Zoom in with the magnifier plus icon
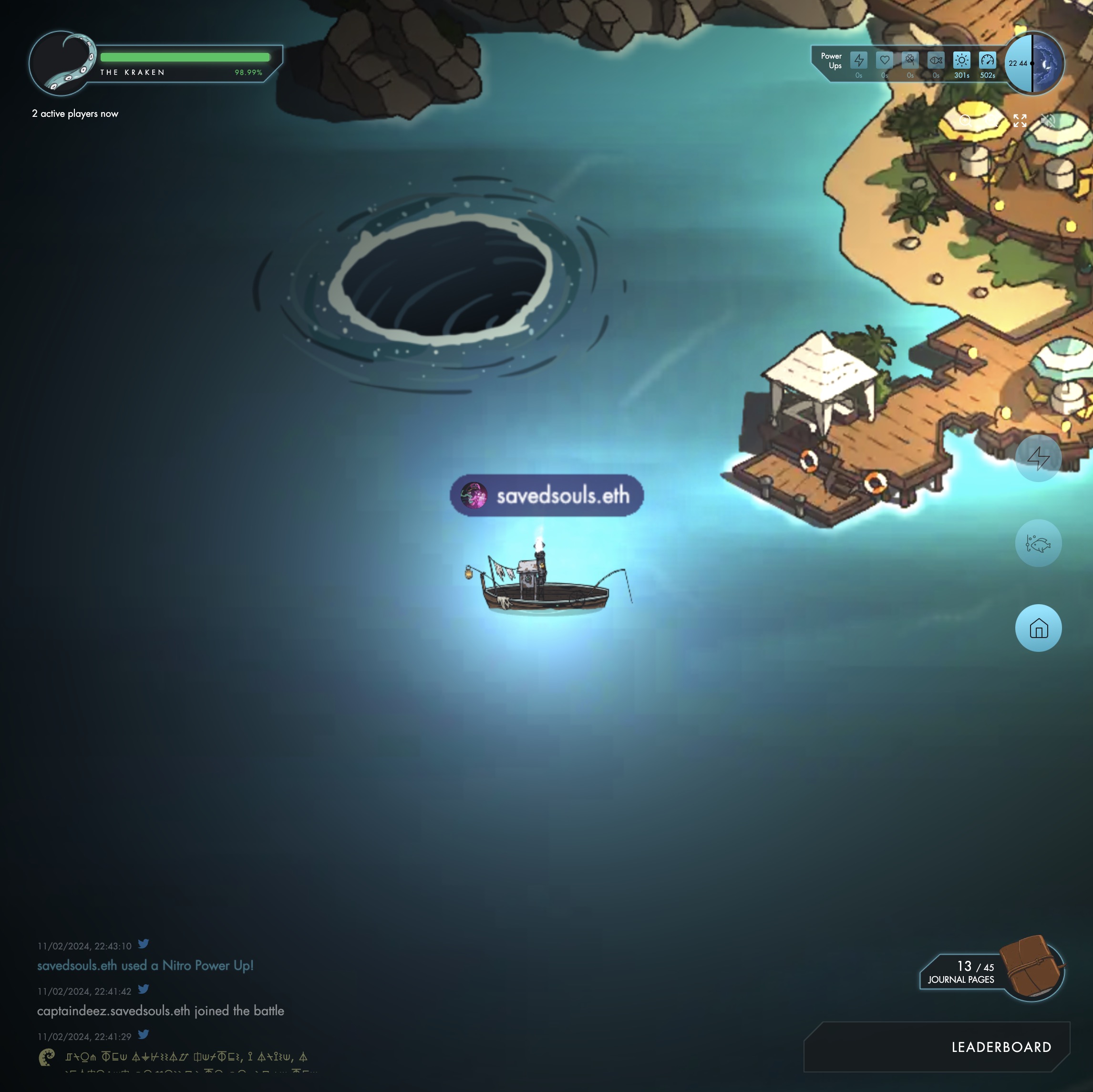1093x1092 pixels. pyautogui.click(x=966, y=121)
